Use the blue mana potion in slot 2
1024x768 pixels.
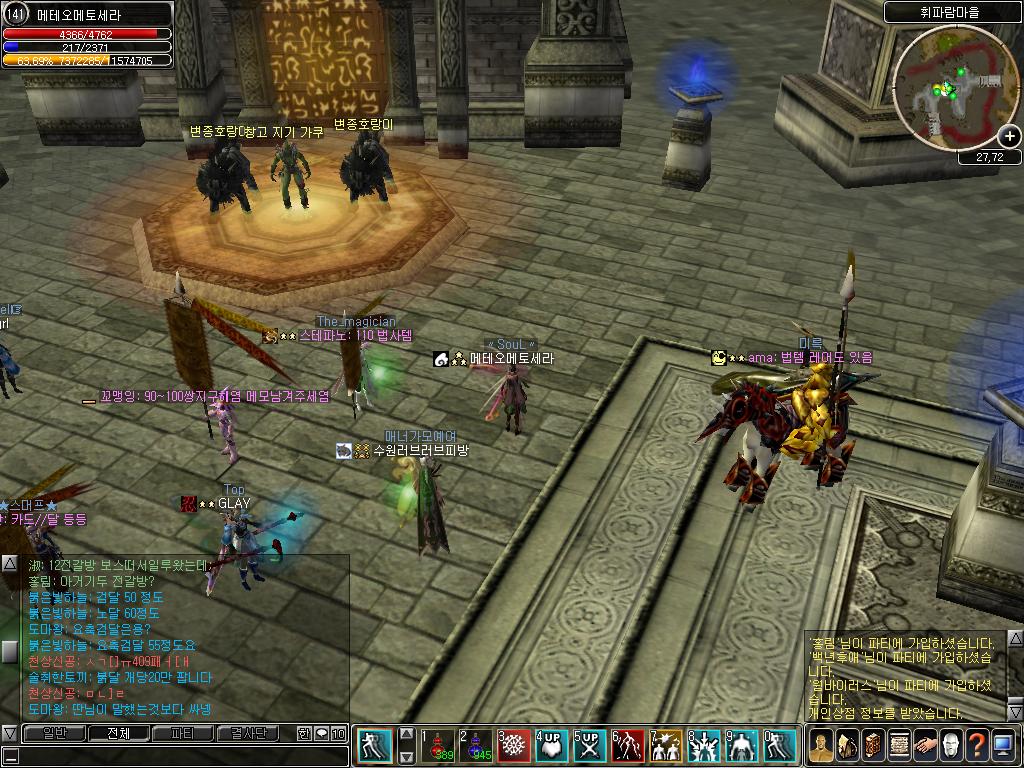[475, 746]
